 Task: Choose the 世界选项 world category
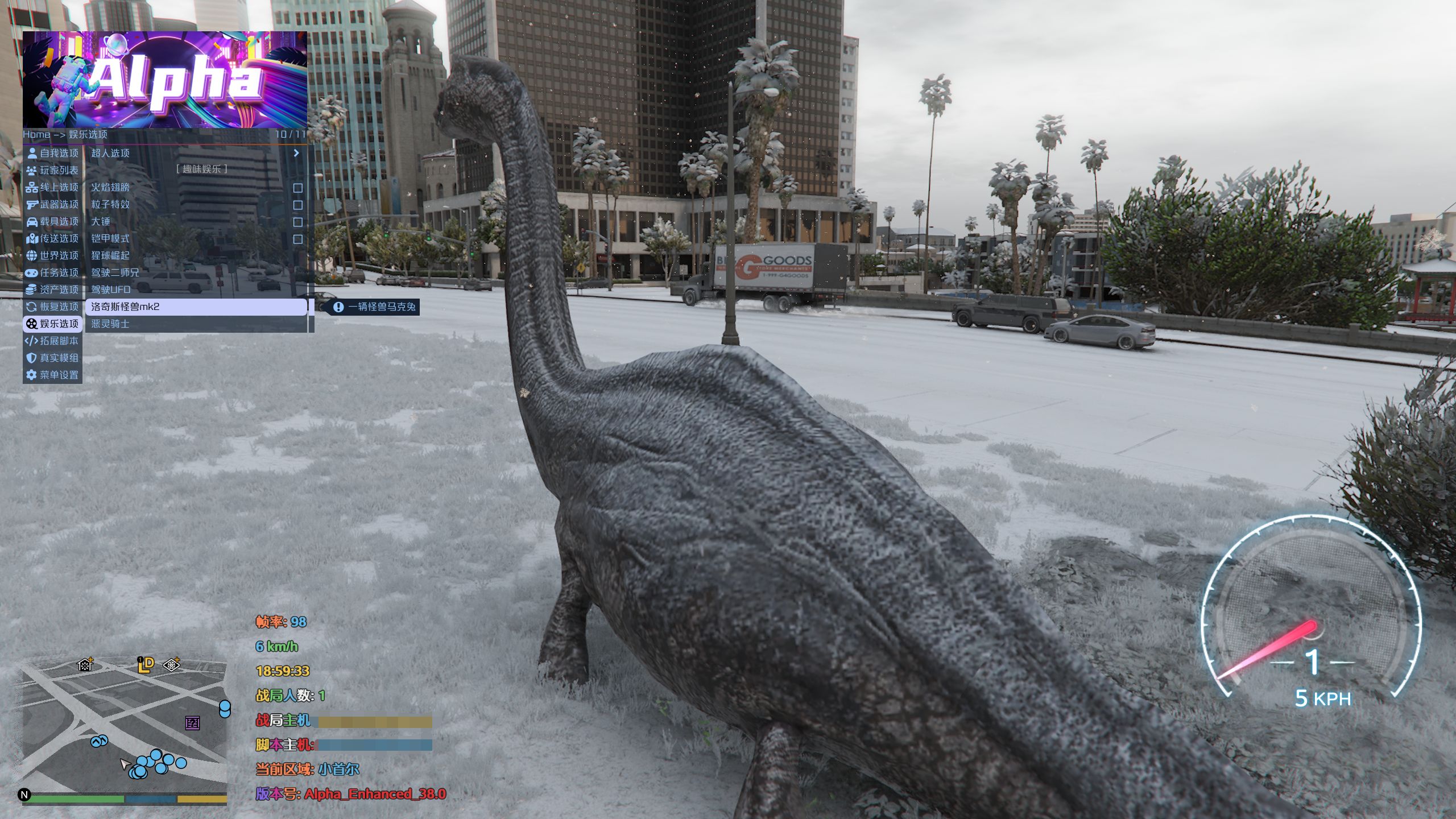pos(52,255)
